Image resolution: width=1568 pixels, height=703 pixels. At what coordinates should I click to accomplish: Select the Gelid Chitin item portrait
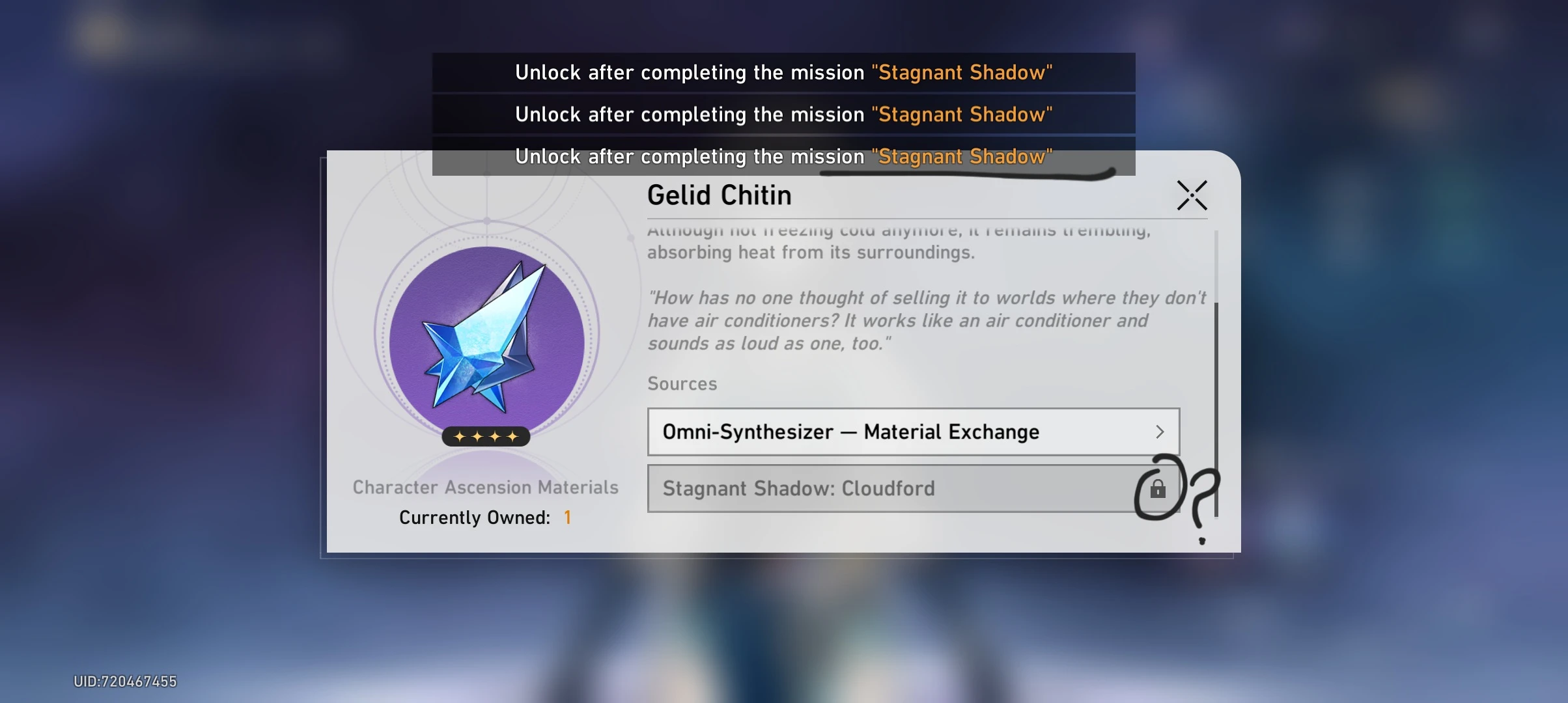point(485,338)
